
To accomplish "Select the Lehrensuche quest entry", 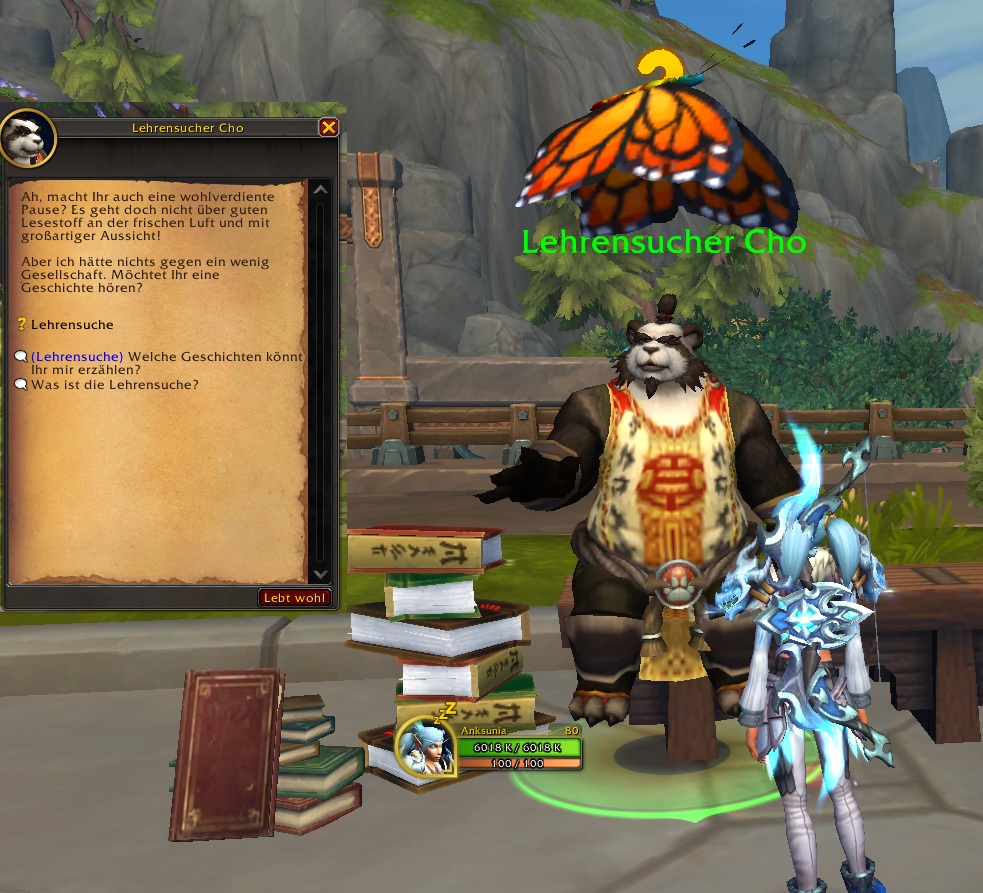I will click(72, 324).
